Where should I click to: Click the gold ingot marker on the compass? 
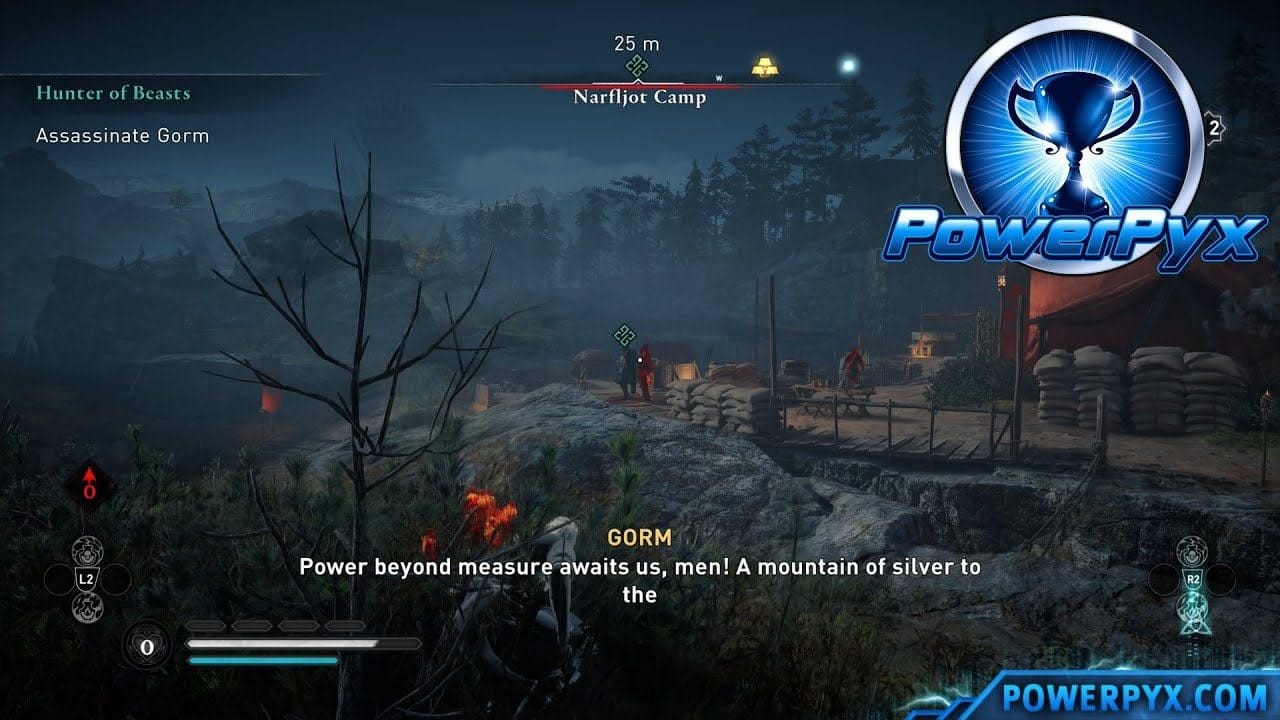click(767, 68)
